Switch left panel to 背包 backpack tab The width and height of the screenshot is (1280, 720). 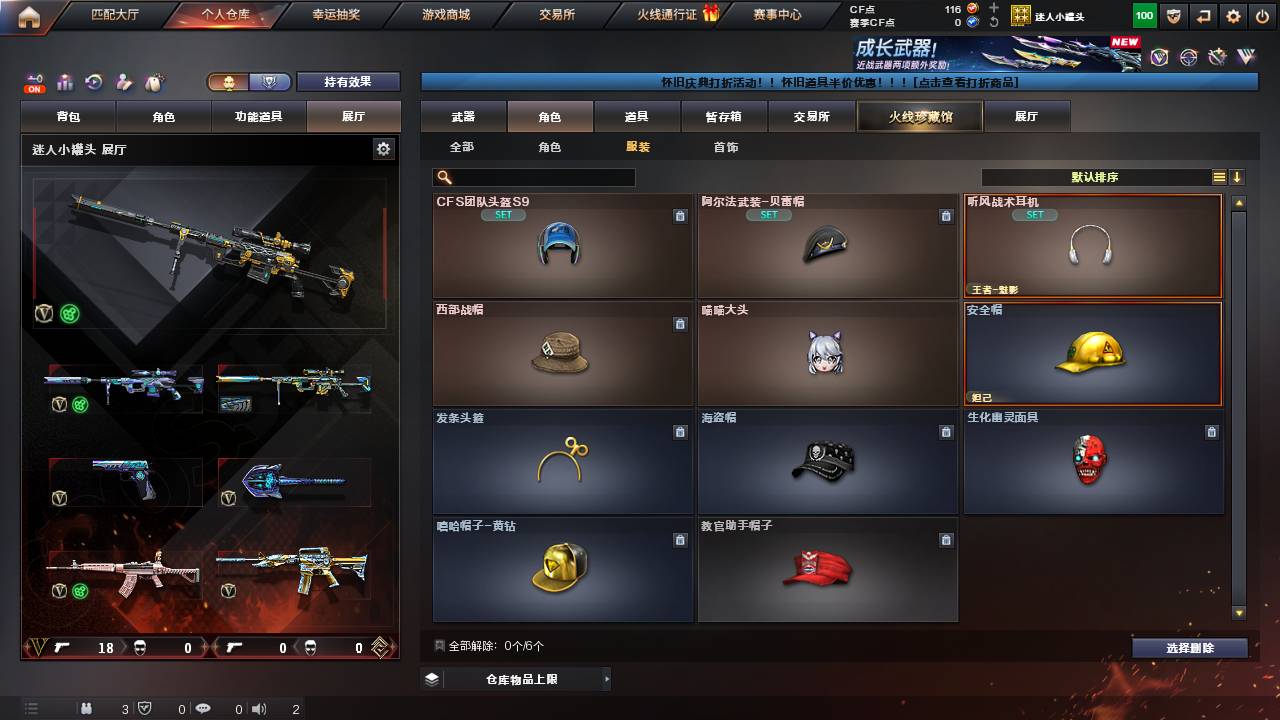point(68,117)
